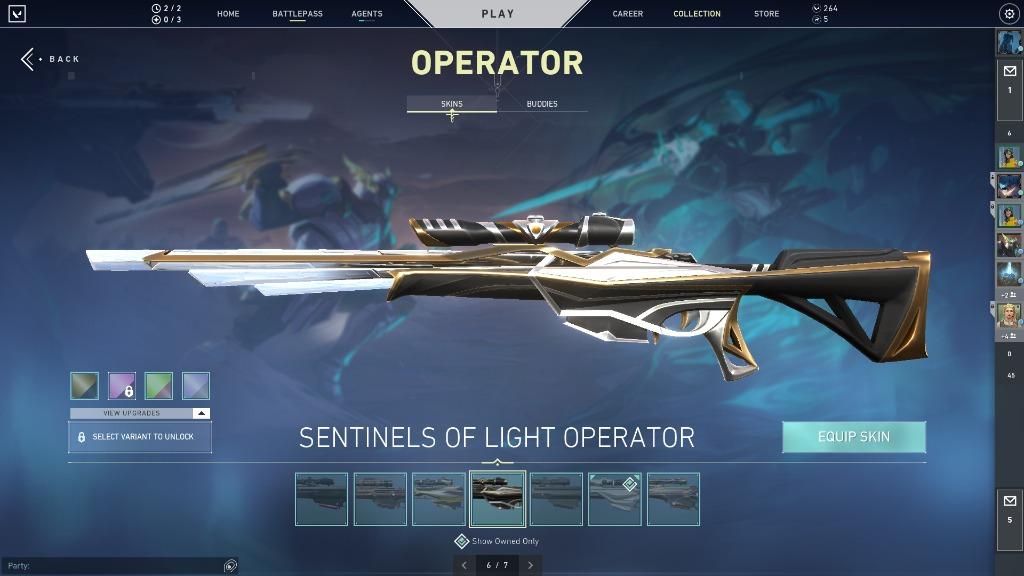1024x576 pixels.
Task: Select the locked purple color variant
Action: tap(122, 386)
